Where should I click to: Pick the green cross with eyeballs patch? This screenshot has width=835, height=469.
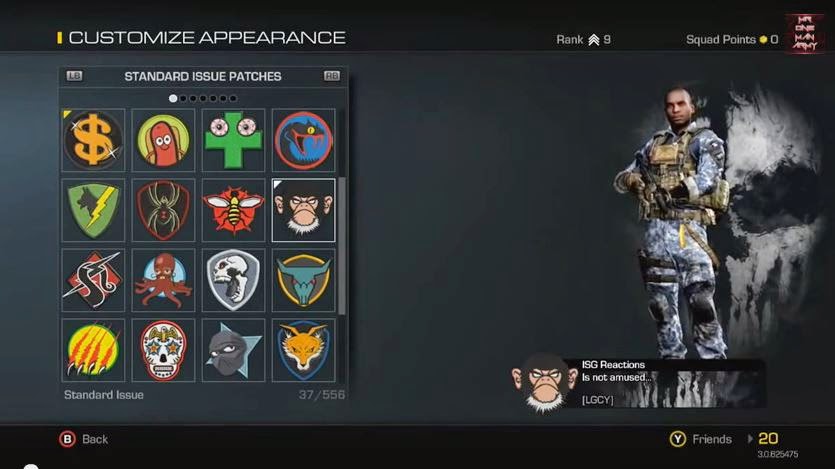(x=233, y=140)
